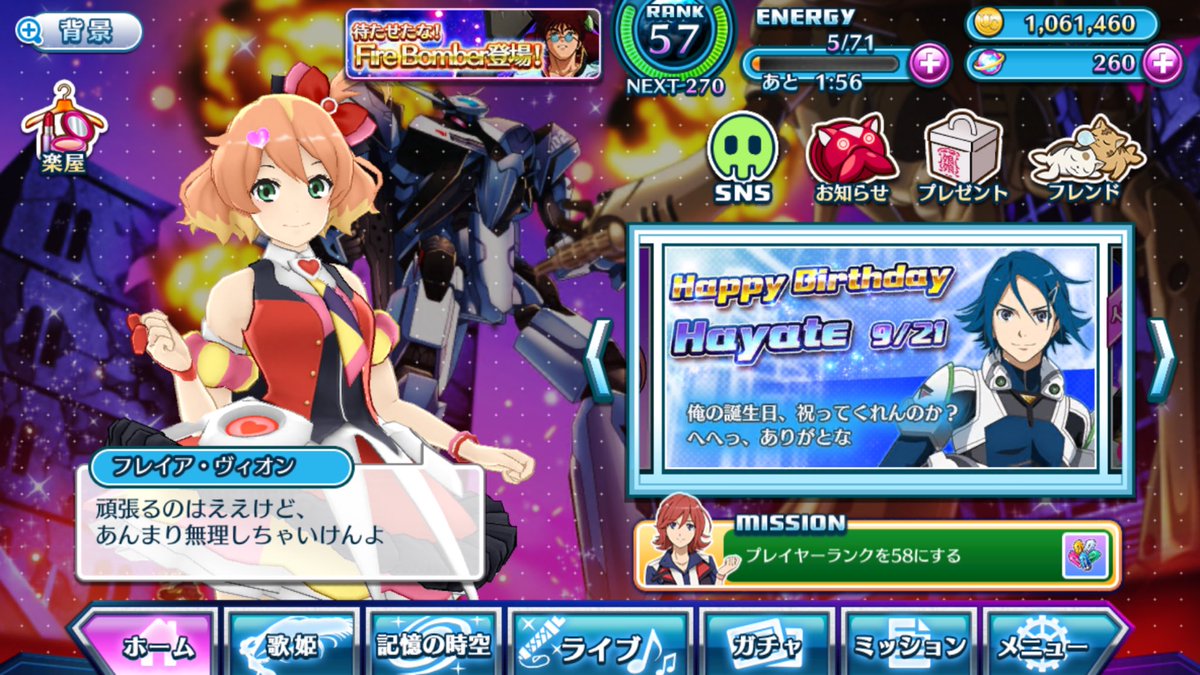Add energy with the plus button
The width and height of the screenshot is (1200, 675).
tap(929, 63)
